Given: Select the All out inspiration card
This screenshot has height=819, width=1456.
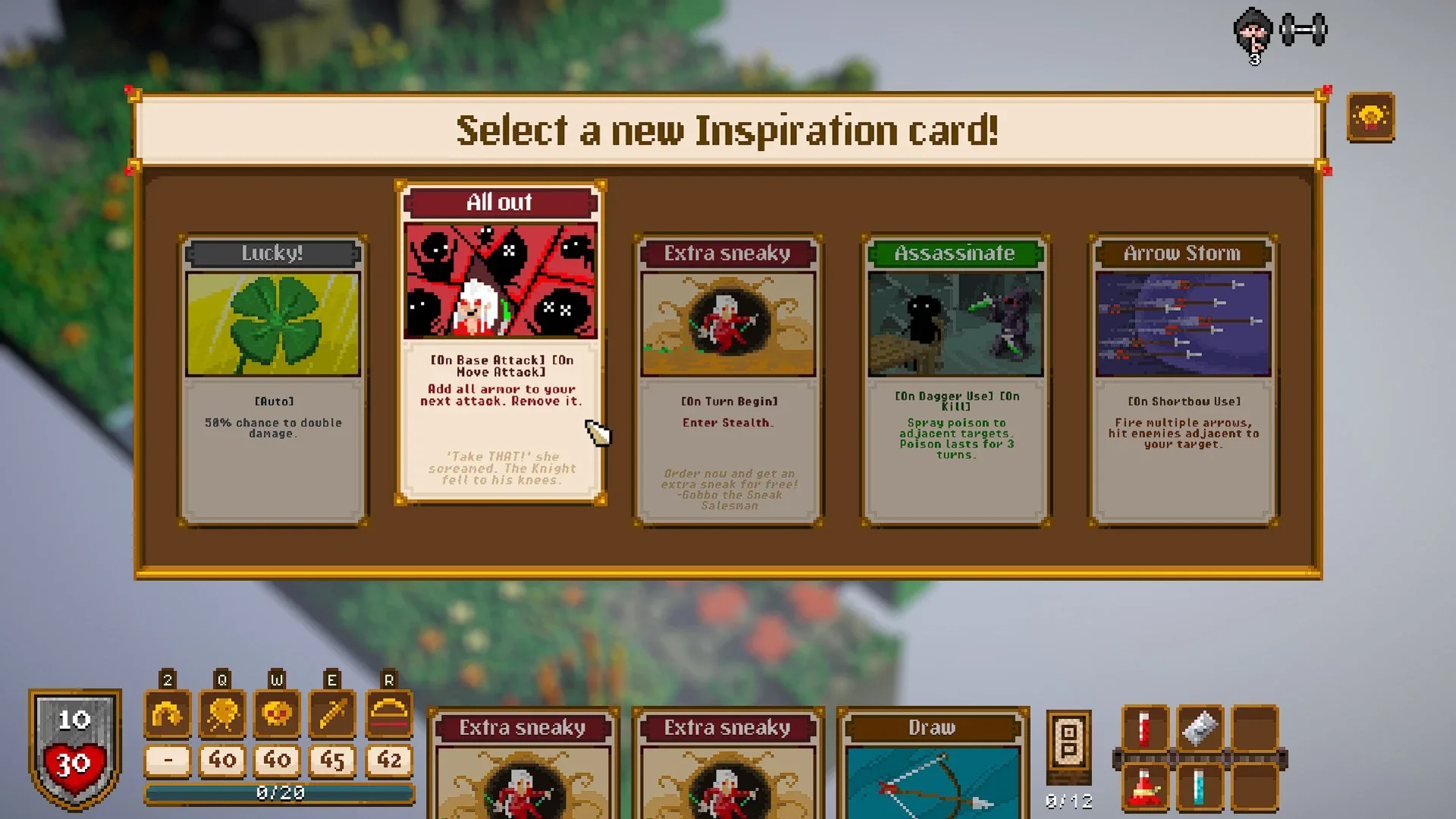Looking at the screenshot, I should [x=500, y=341].
